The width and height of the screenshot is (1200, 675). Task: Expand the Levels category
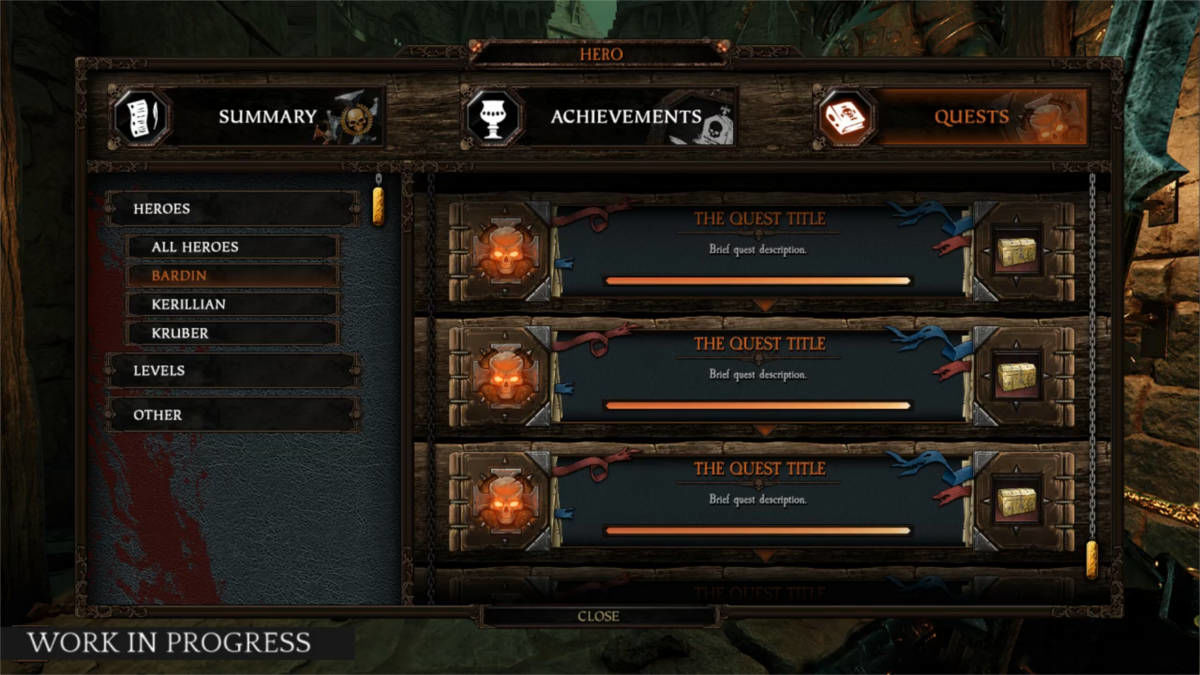click(x=233, y=371)
